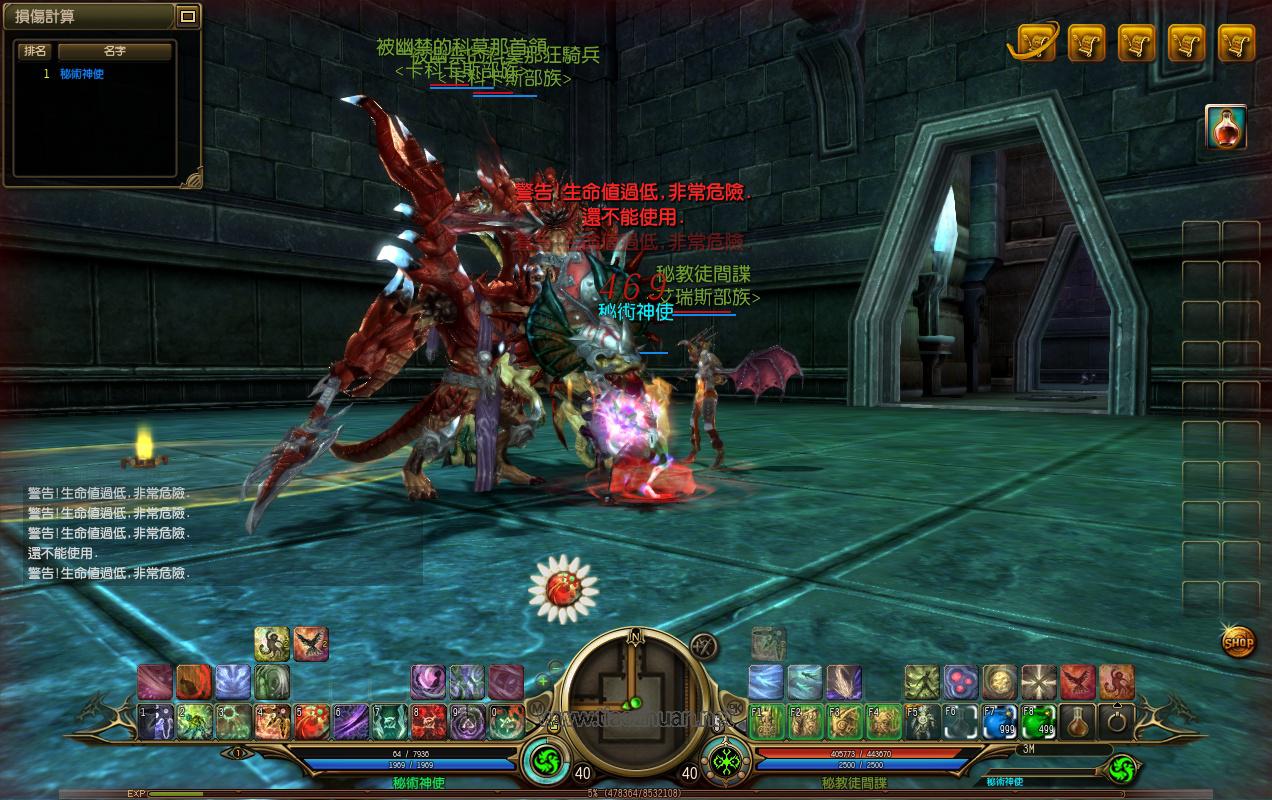Click the 名字 column header
Viewport: 1272px width, 800px height.
coord(115,51)
